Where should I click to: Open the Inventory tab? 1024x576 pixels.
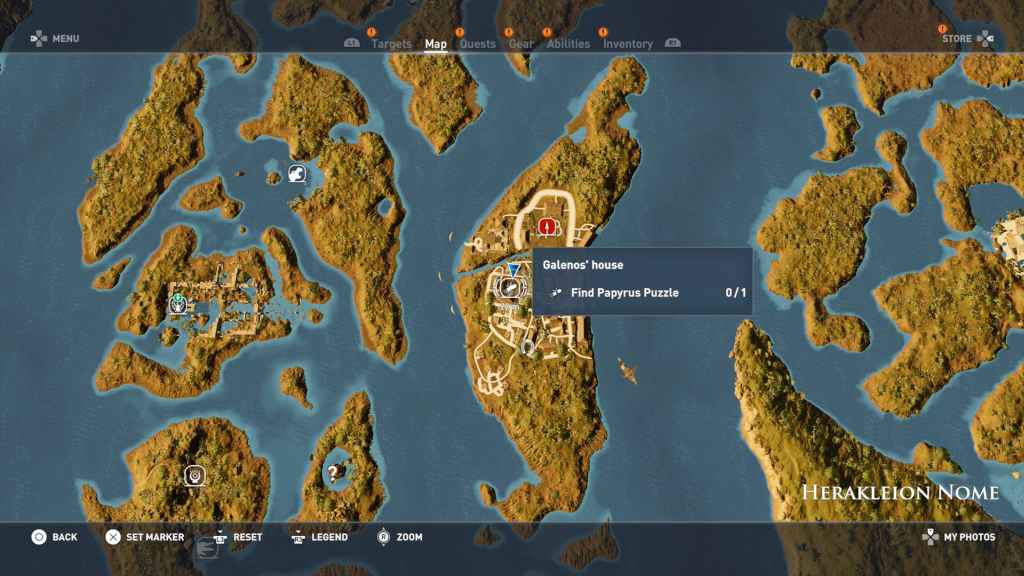coord(627,44)
